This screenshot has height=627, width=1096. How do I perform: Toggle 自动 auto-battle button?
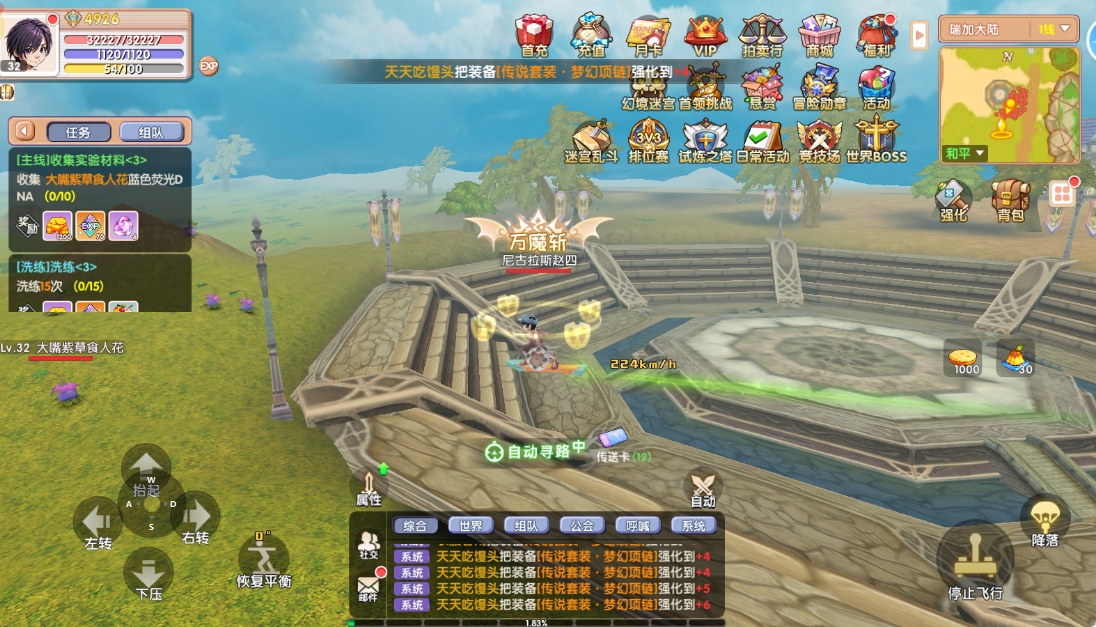point(703,488)
